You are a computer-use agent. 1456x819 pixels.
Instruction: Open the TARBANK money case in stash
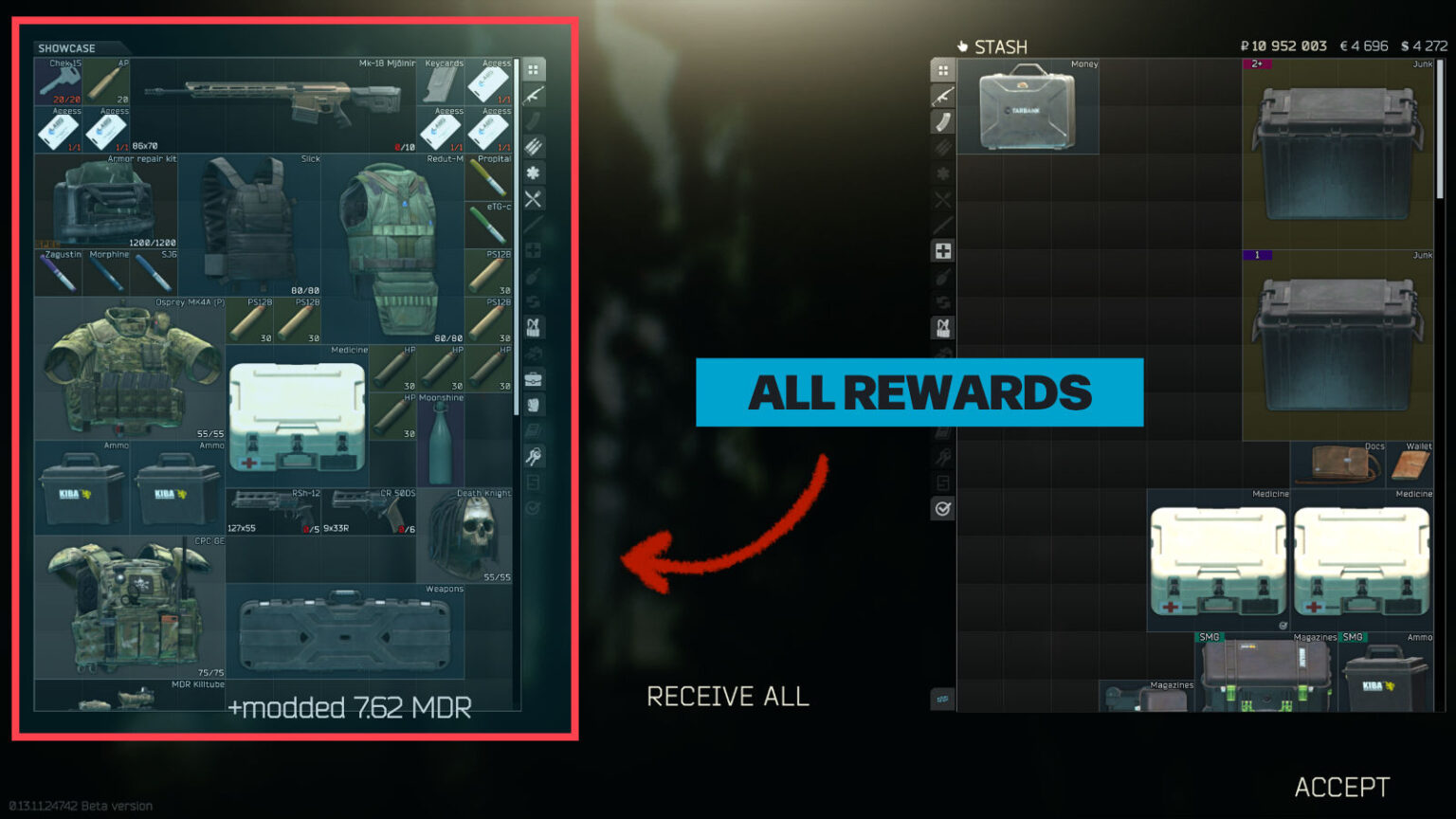(x=1027, y=107)
